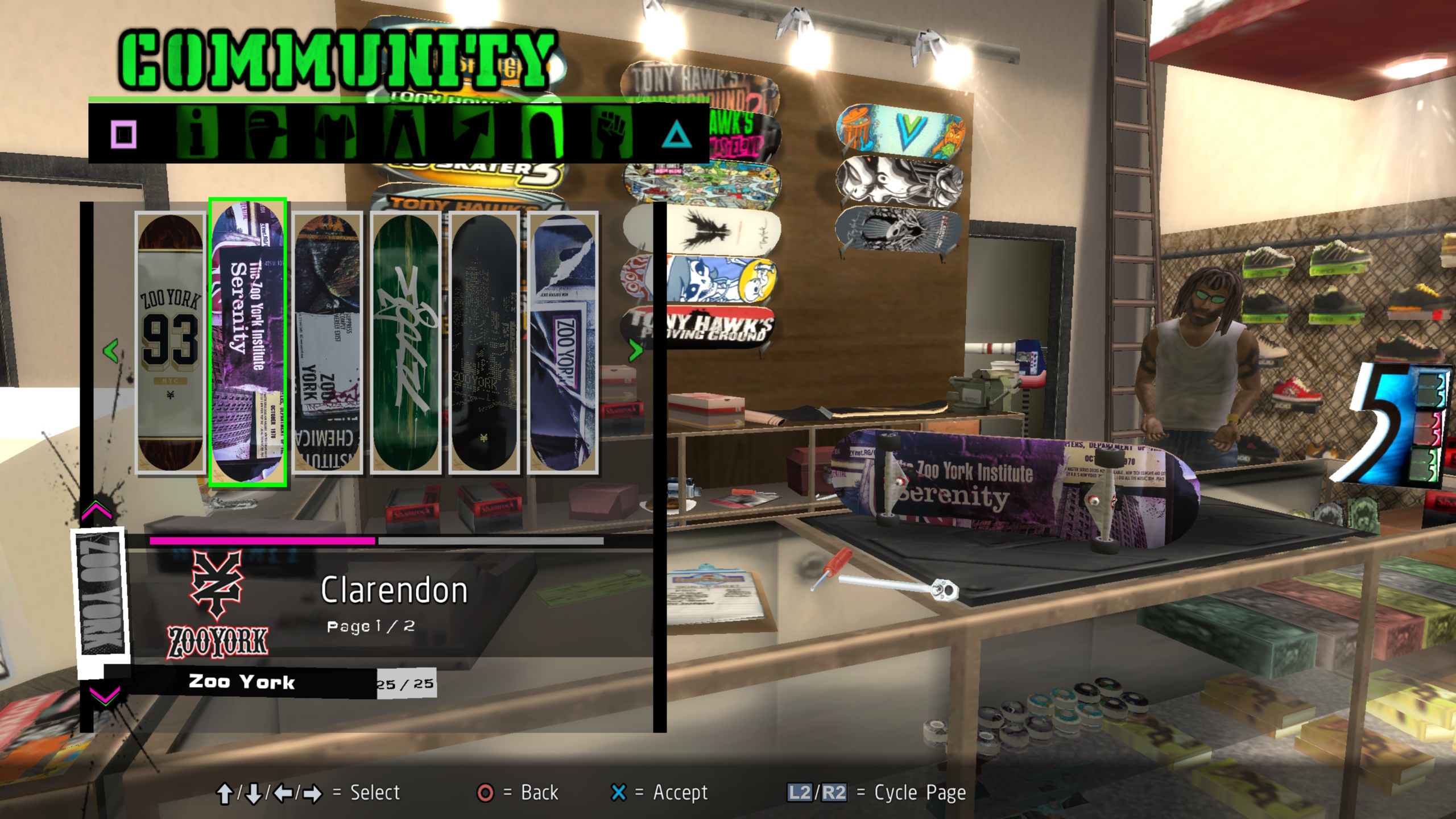The image size is (1456, 819).
Task: Switch to the head and cap category
Action: [266, 134]
